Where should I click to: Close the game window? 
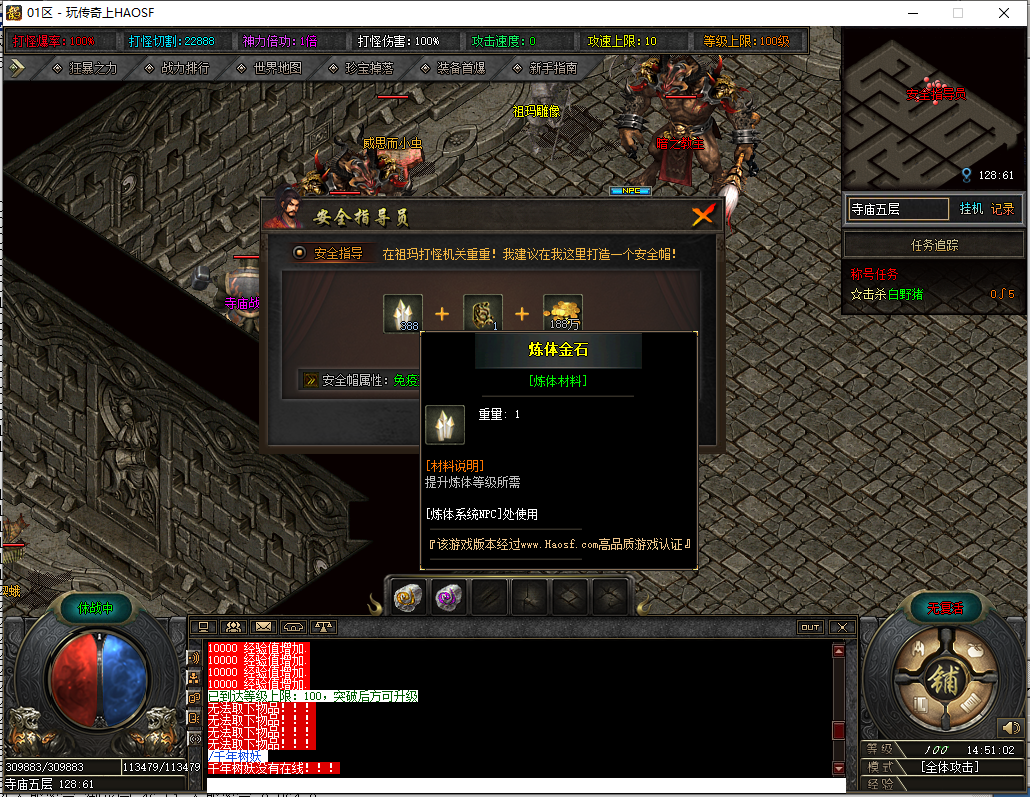click(x=1003, y=13)
